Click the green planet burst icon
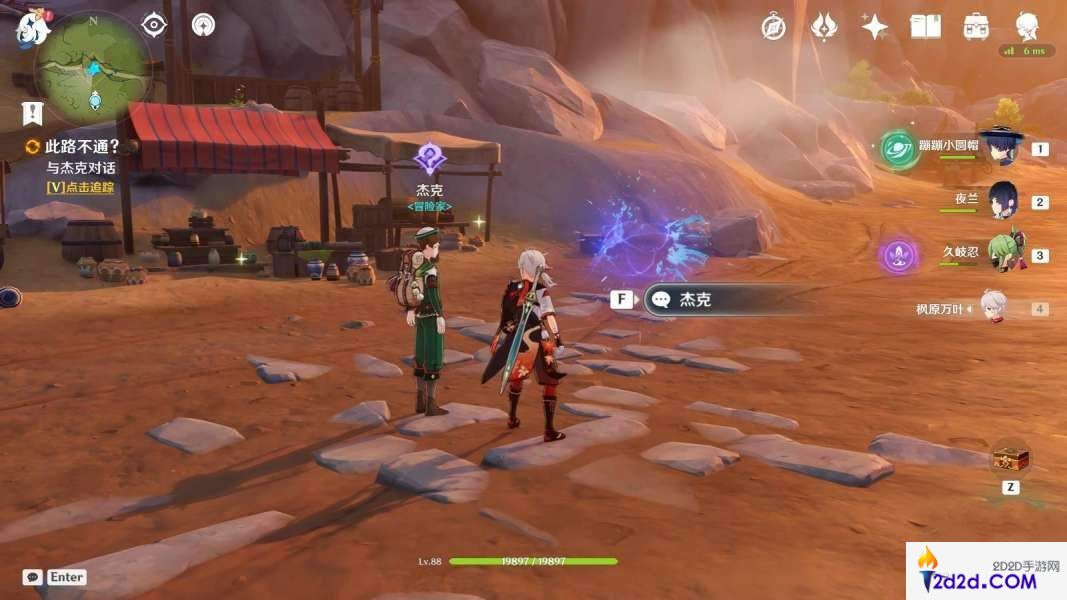The image size is (1067, 600). pos(899,149)
